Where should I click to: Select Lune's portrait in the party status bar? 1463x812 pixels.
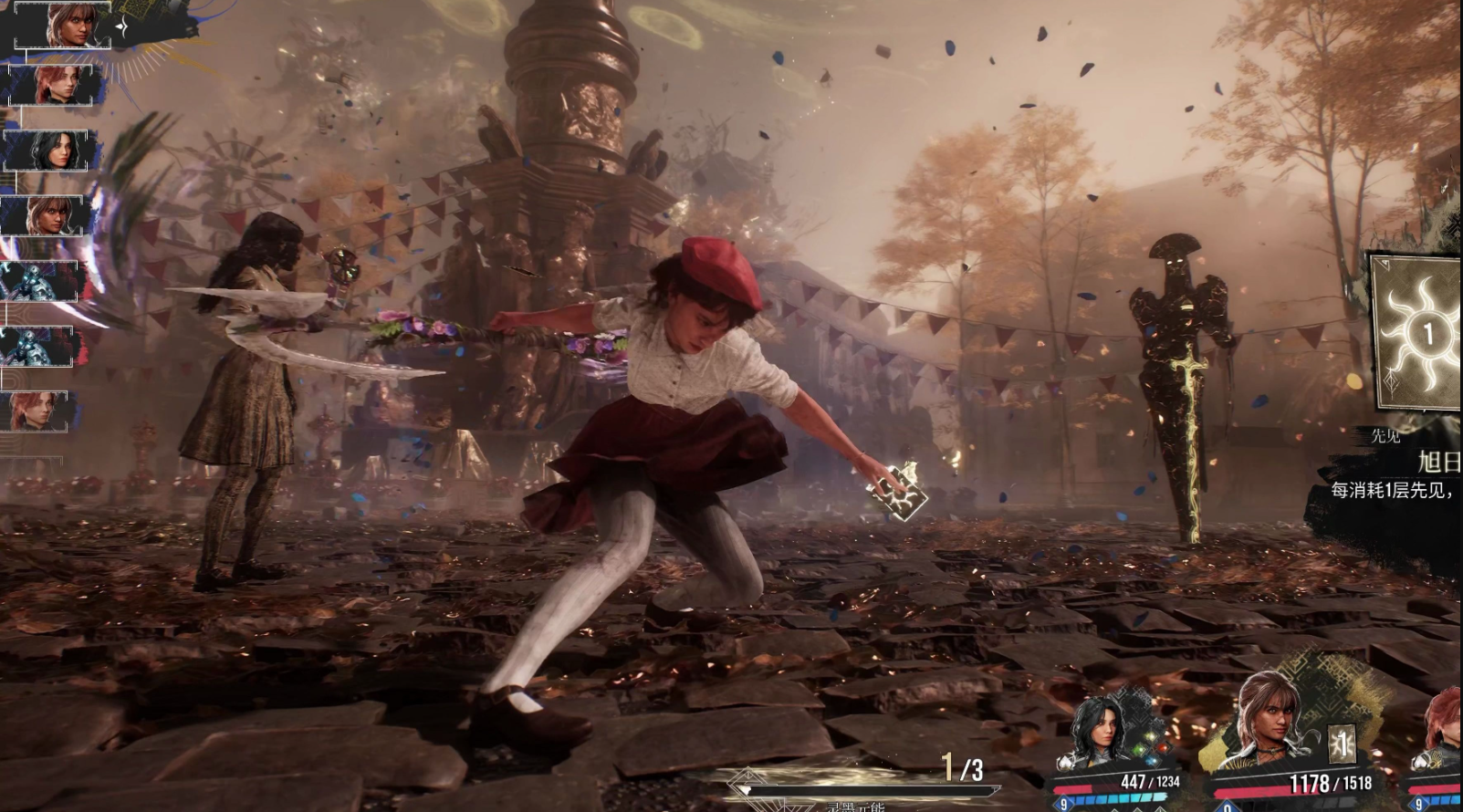(x=1101, y=730)
